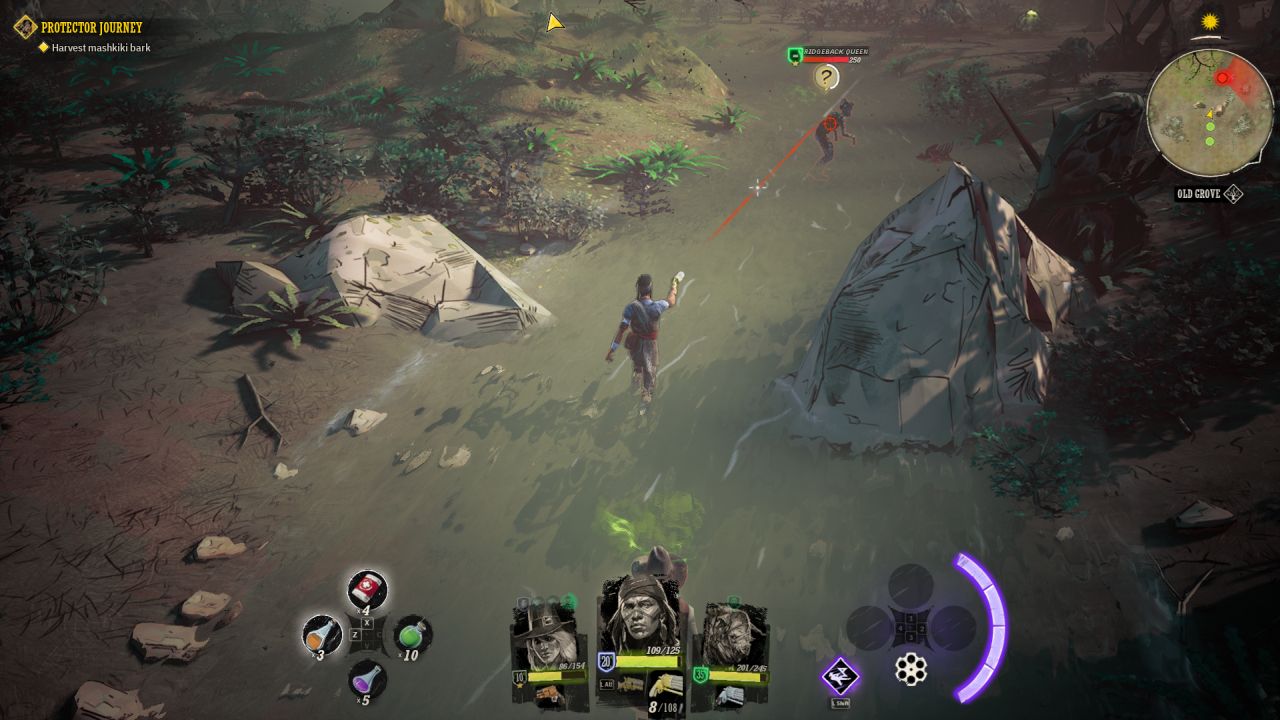Select the shaggy beast companion portrait
The height and width of the screenshot is (720, 1280).
point(733,640)
